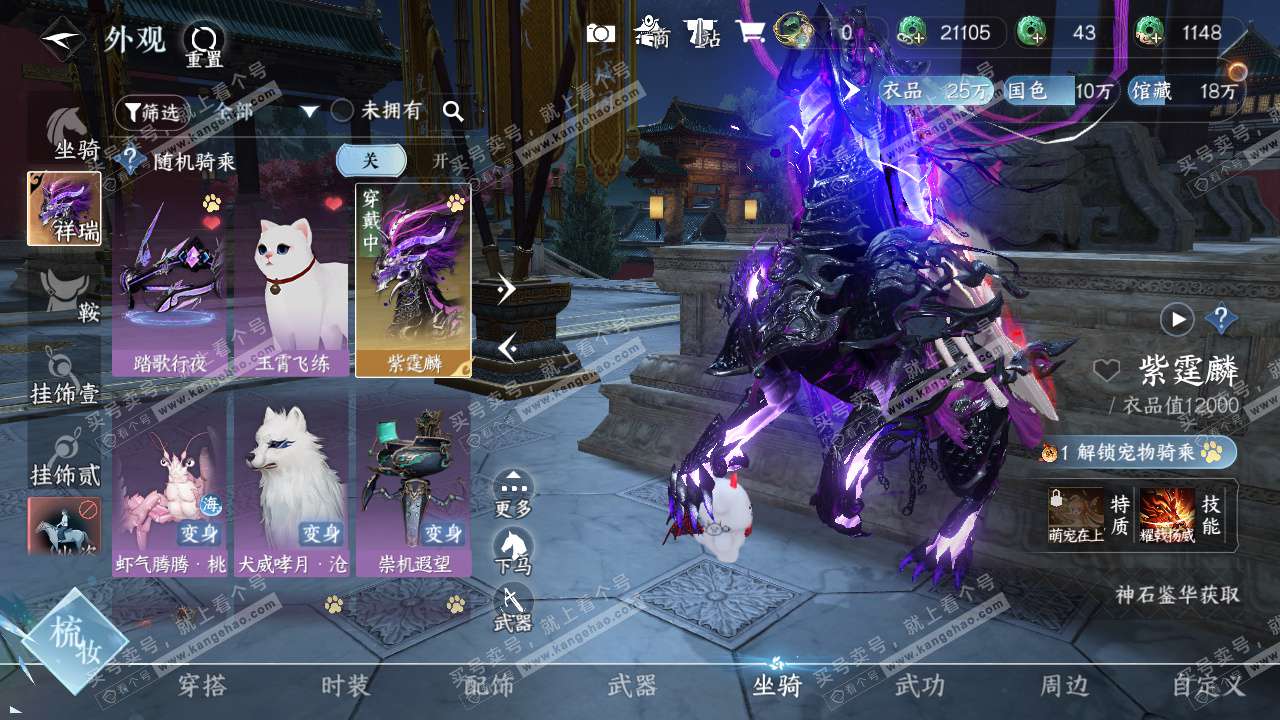The image size is (1280, 720).
Task: Play the 紫霆麟 preview
Action: (x=1177, y=319)
